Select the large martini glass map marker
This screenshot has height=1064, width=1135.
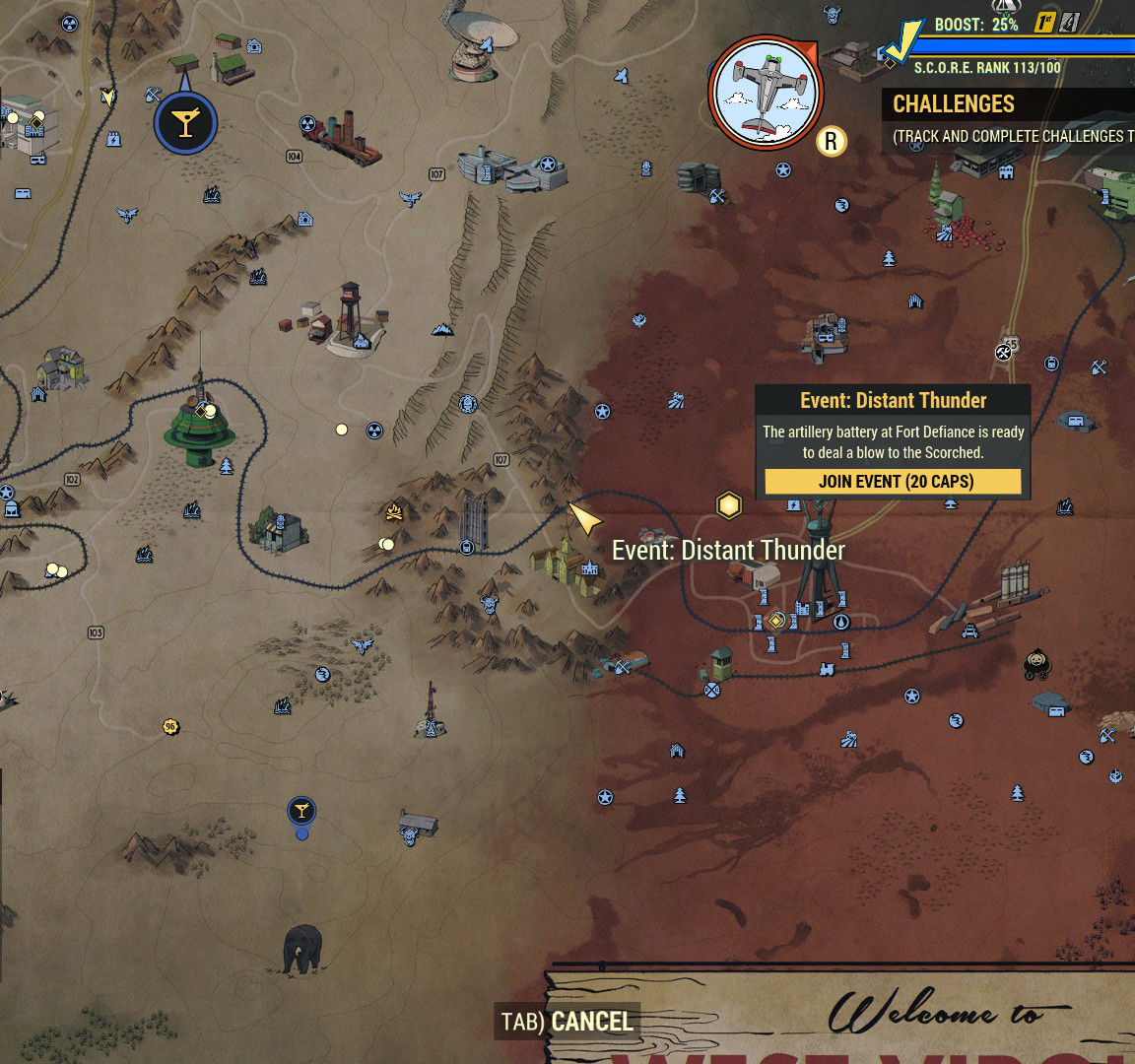point(185,123)
